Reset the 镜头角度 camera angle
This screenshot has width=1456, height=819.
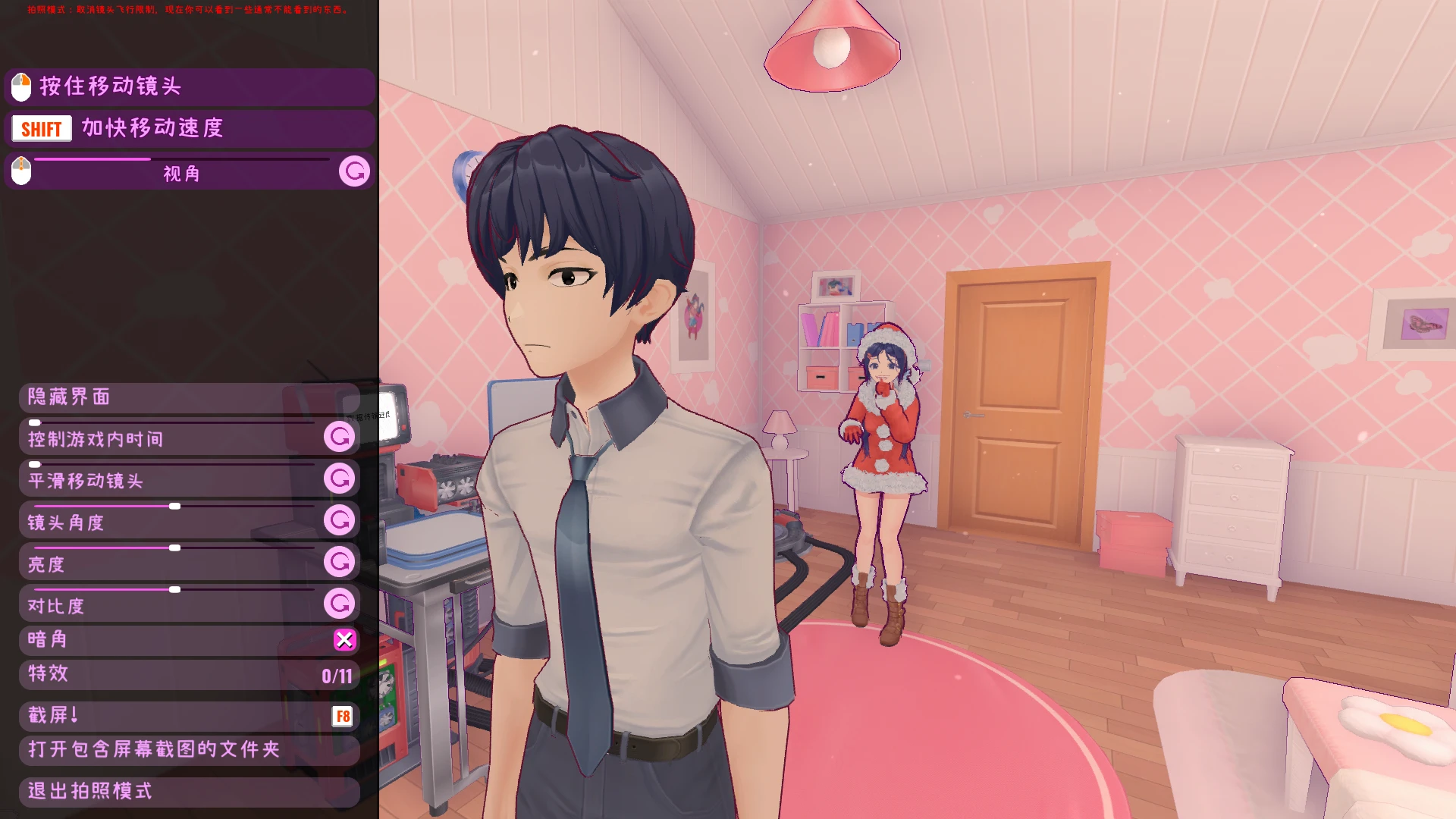click(x=339, y=520)
